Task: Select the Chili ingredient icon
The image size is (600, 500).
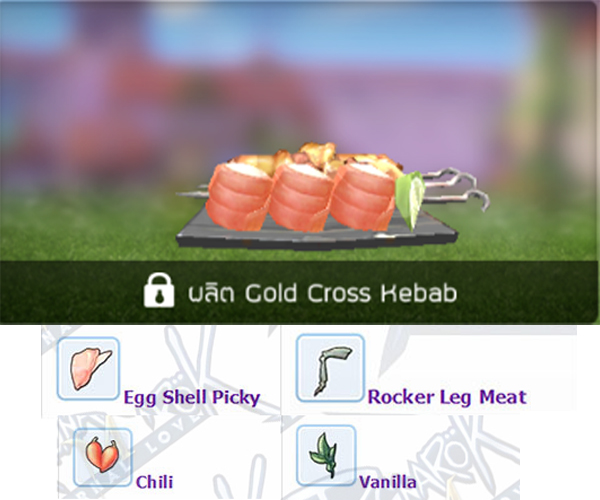Action: click(x=102, y=457)
